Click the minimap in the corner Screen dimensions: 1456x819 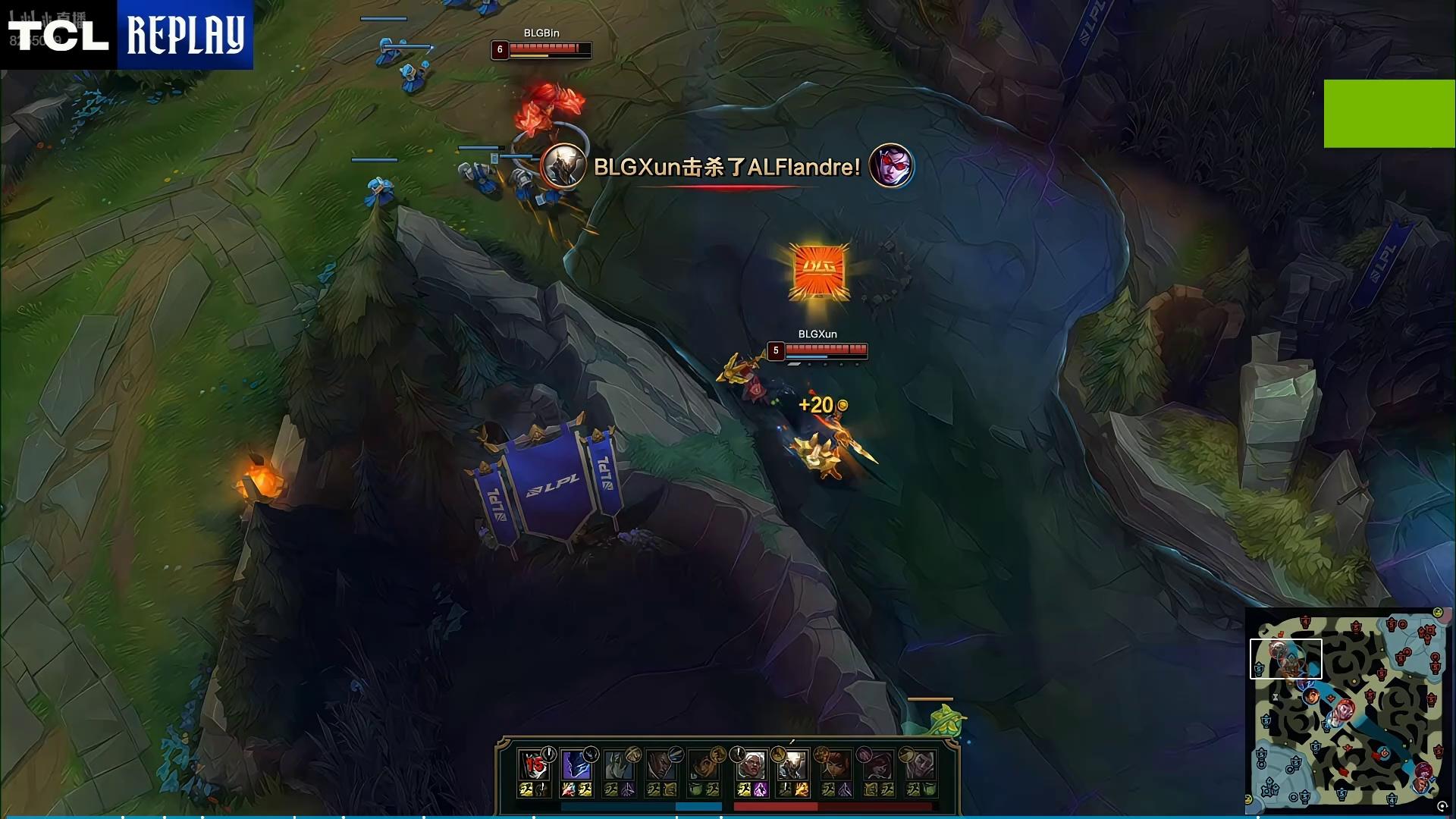(1348, 710)
